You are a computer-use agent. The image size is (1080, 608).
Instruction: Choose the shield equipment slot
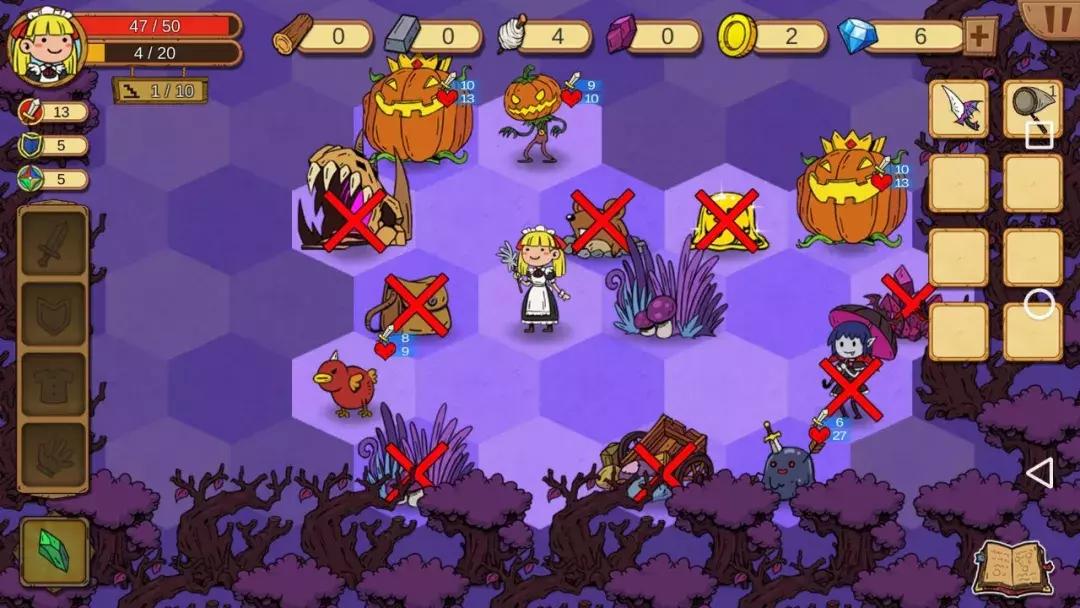tap(53, 315)
